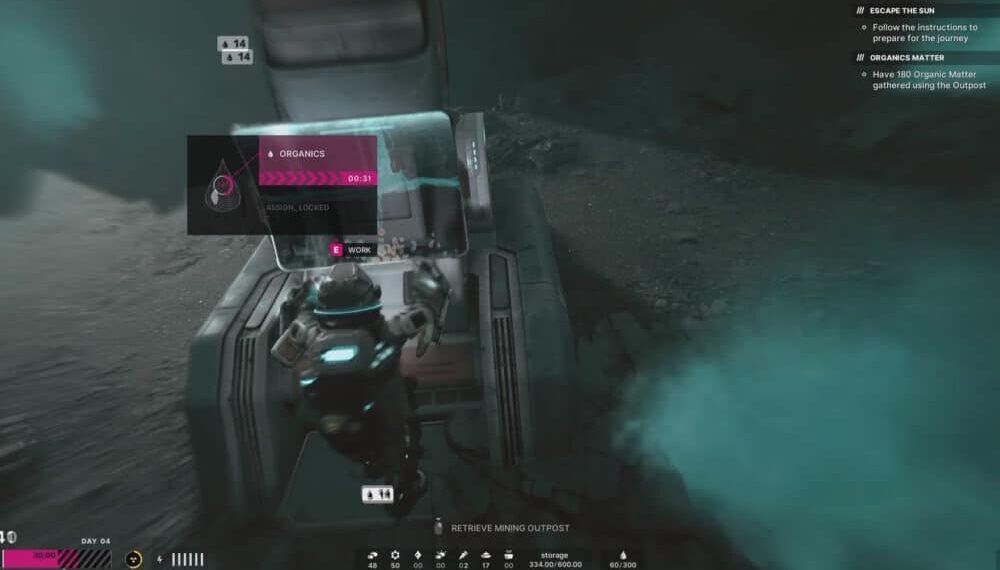This screenshot has width=1000, height=570.
Task: Select the lightning bolt energy icon
Action: pyautogui.click(x=160, y=559)
